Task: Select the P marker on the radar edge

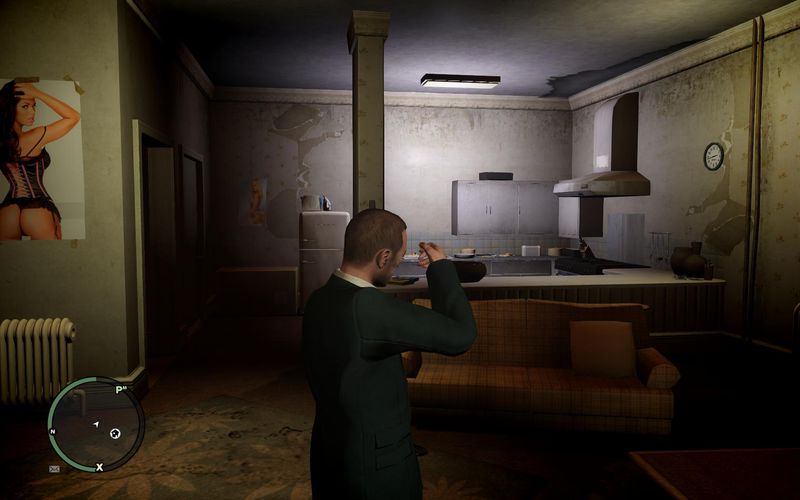Action: click(x=120, y=390)
